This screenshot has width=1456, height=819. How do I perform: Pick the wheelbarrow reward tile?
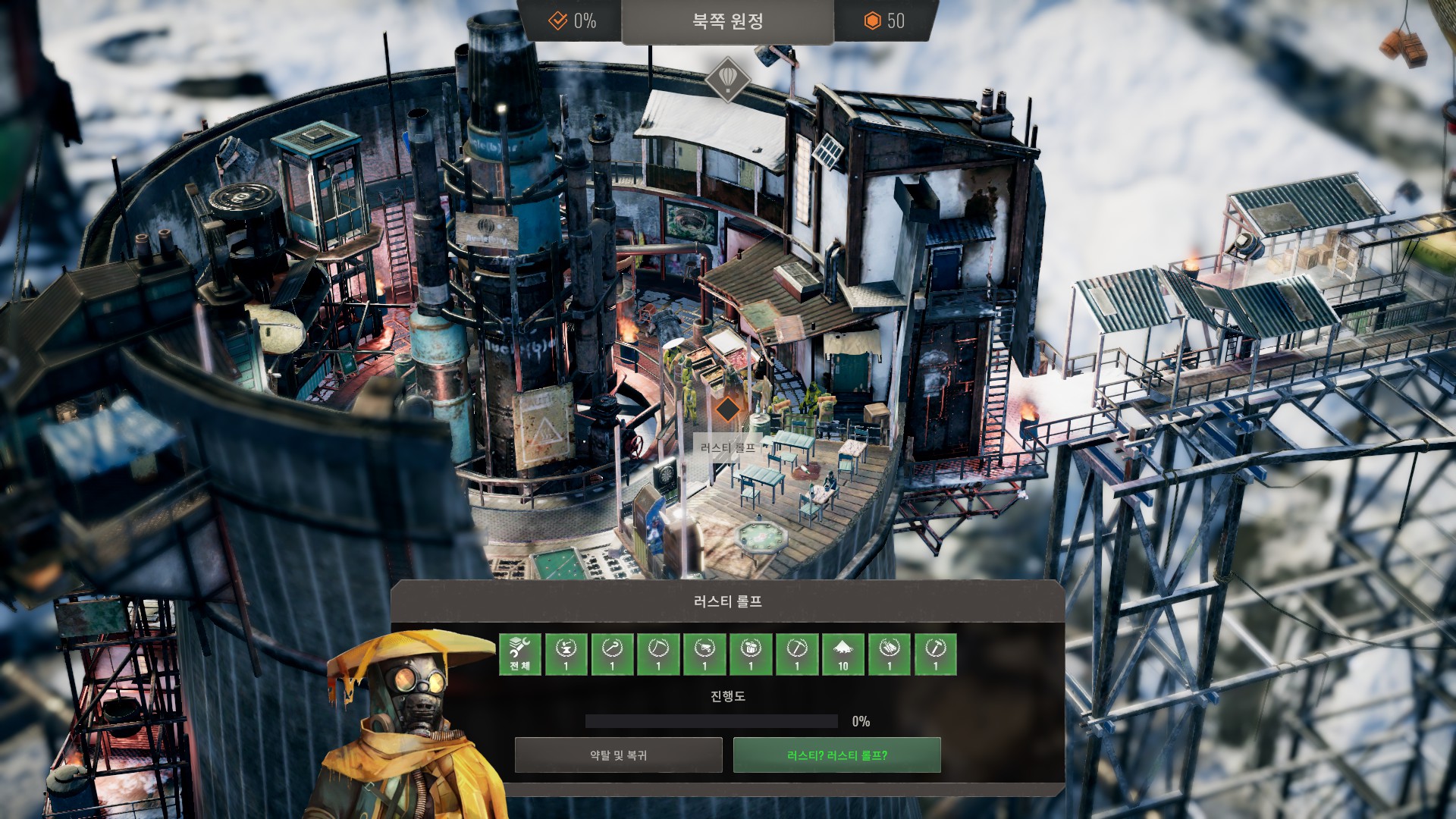(x=704, y=654)
